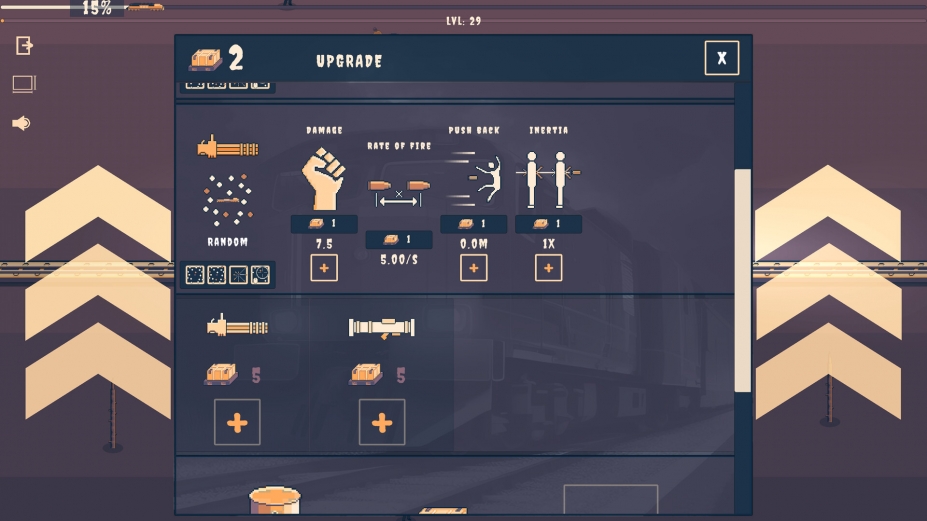Screen dimensions: 927x521
Task: Click the upgrade panel's scrollbar thumb
Action: click(x=742, y=280)
